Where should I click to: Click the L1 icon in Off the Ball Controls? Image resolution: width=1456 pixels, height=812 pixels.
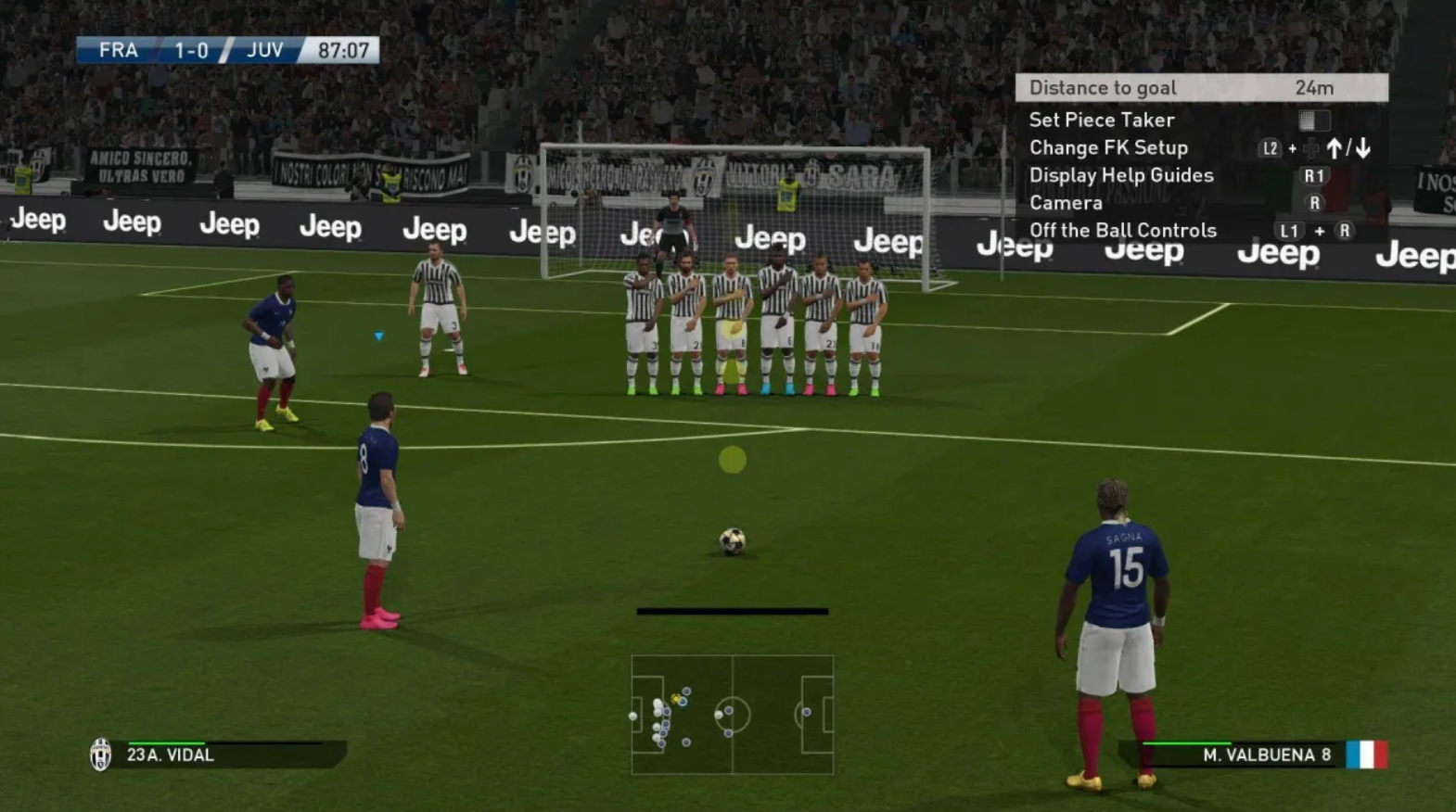click(x=1290, y=230)
